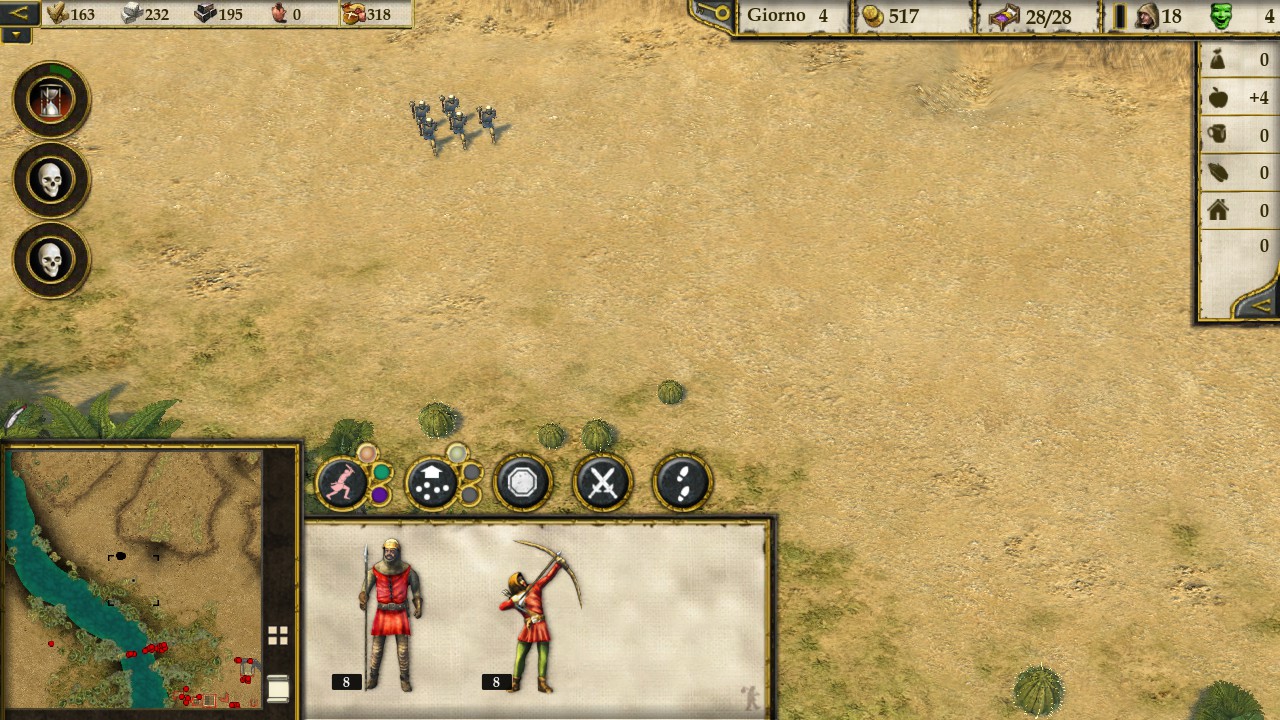Open the small dropdown arrow under the resource bar
The height and width of the screenshot is (720, 1280).
coord(17,35)
